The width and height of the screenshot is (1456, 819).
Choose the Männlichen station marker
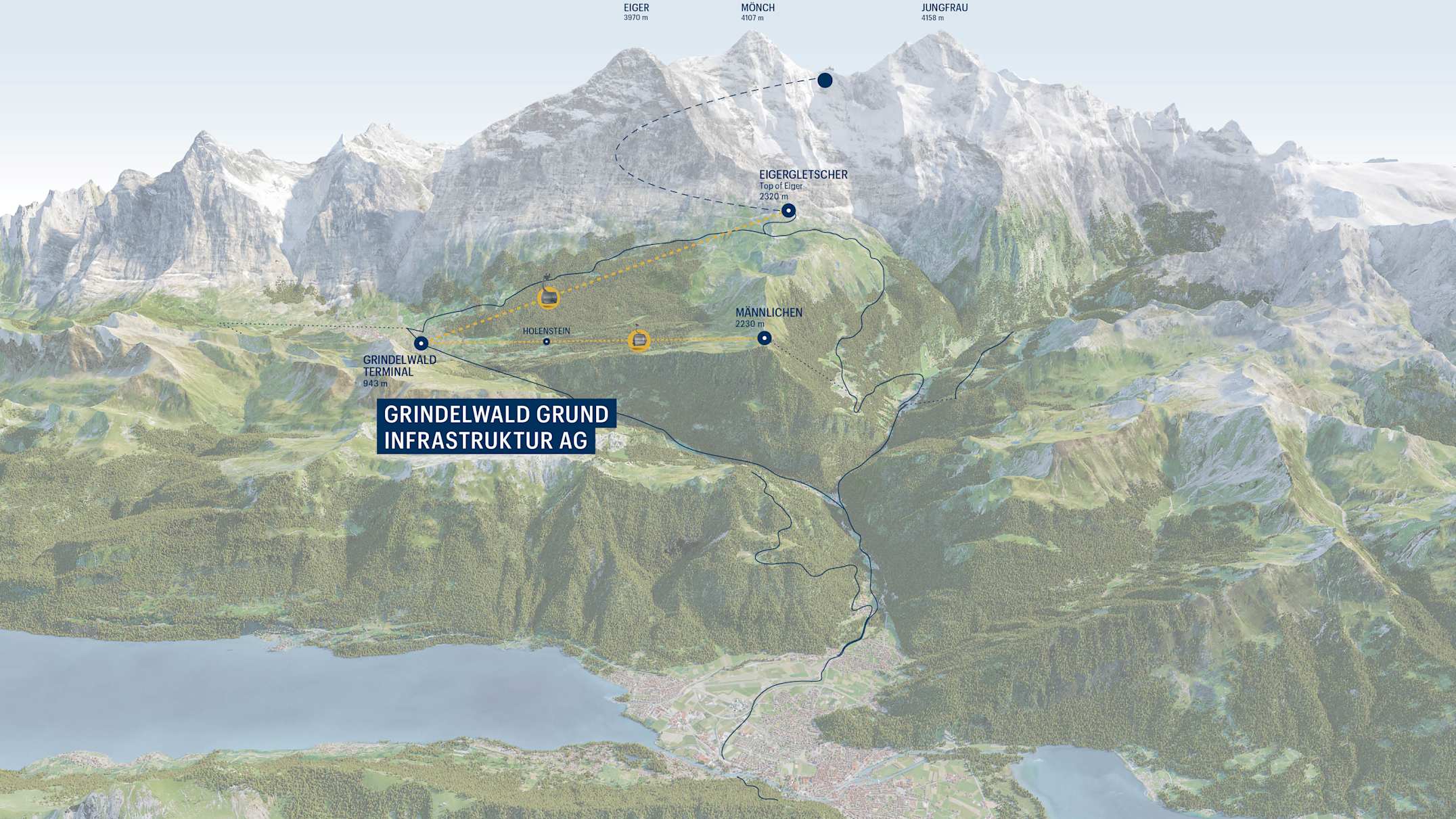click(x=764, y=337)
